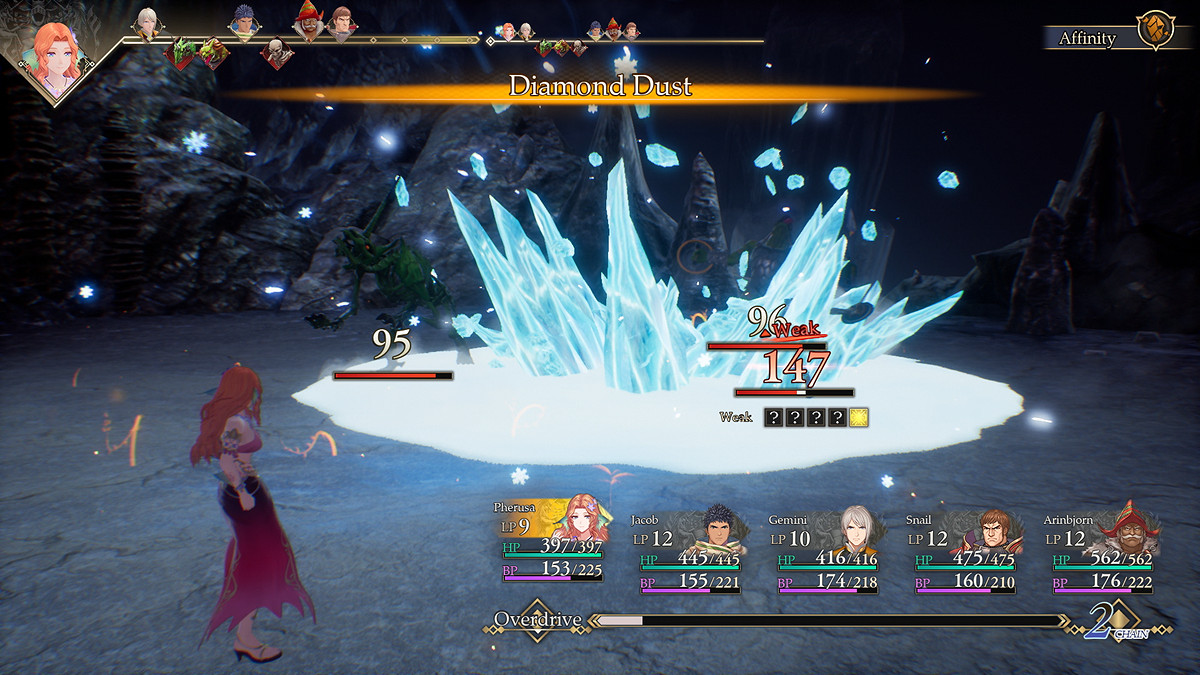Select the skeleton enemy timeline icon

[277, 52]
